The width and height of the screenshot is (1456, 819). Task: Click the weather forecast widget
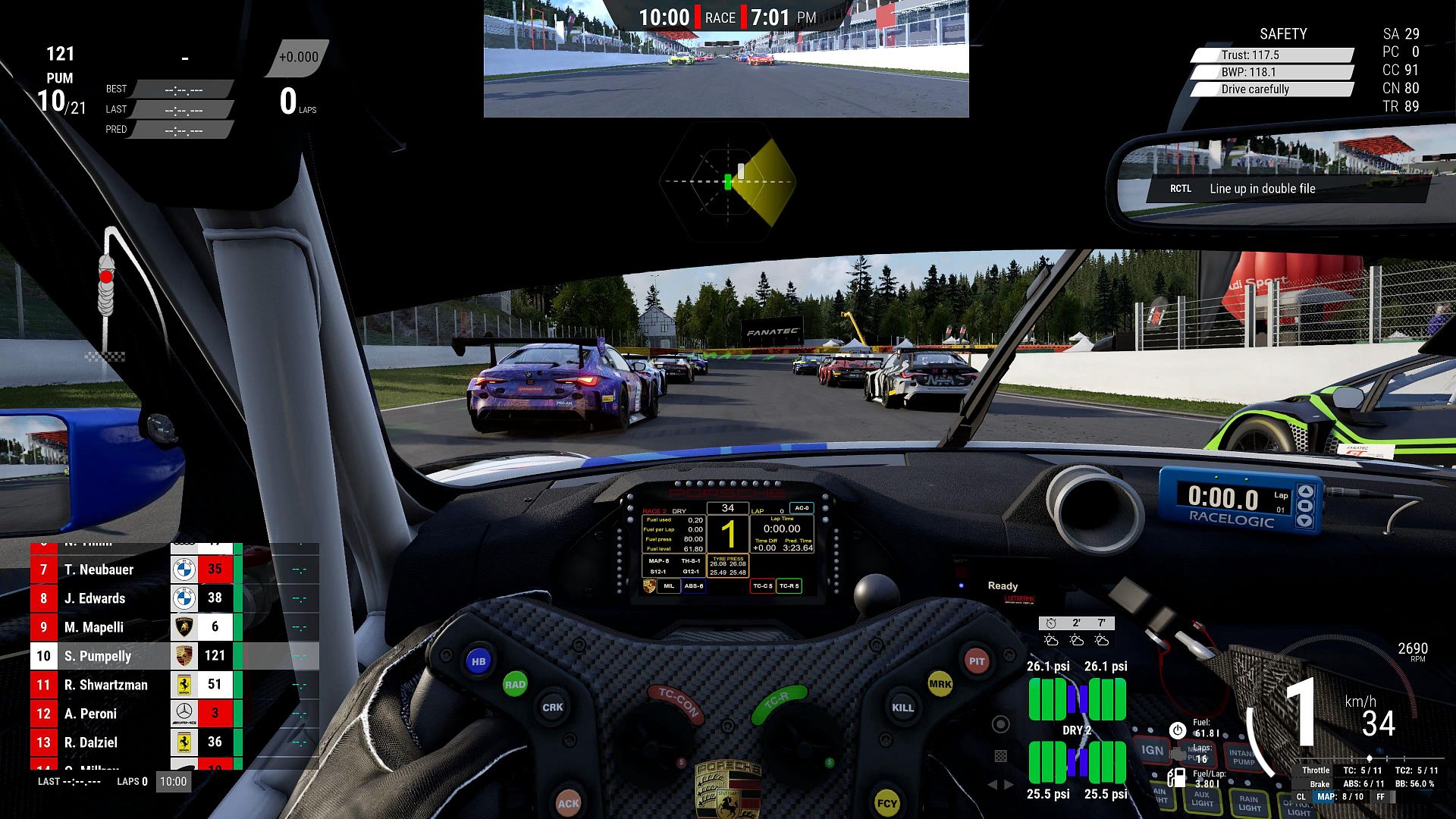coord(1076,632)
